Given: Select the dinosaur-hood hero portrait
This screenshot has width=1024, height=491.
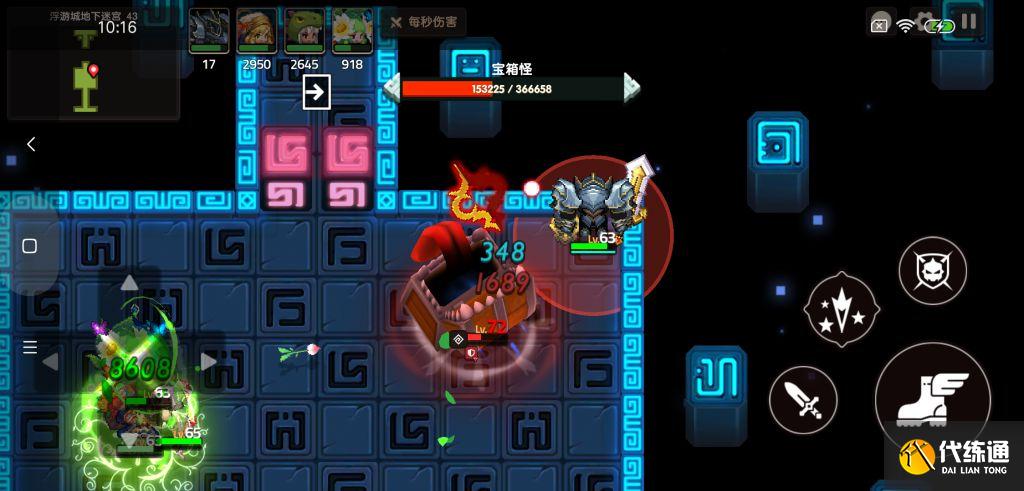Looking at the screenshot, I should click(304, 30).
